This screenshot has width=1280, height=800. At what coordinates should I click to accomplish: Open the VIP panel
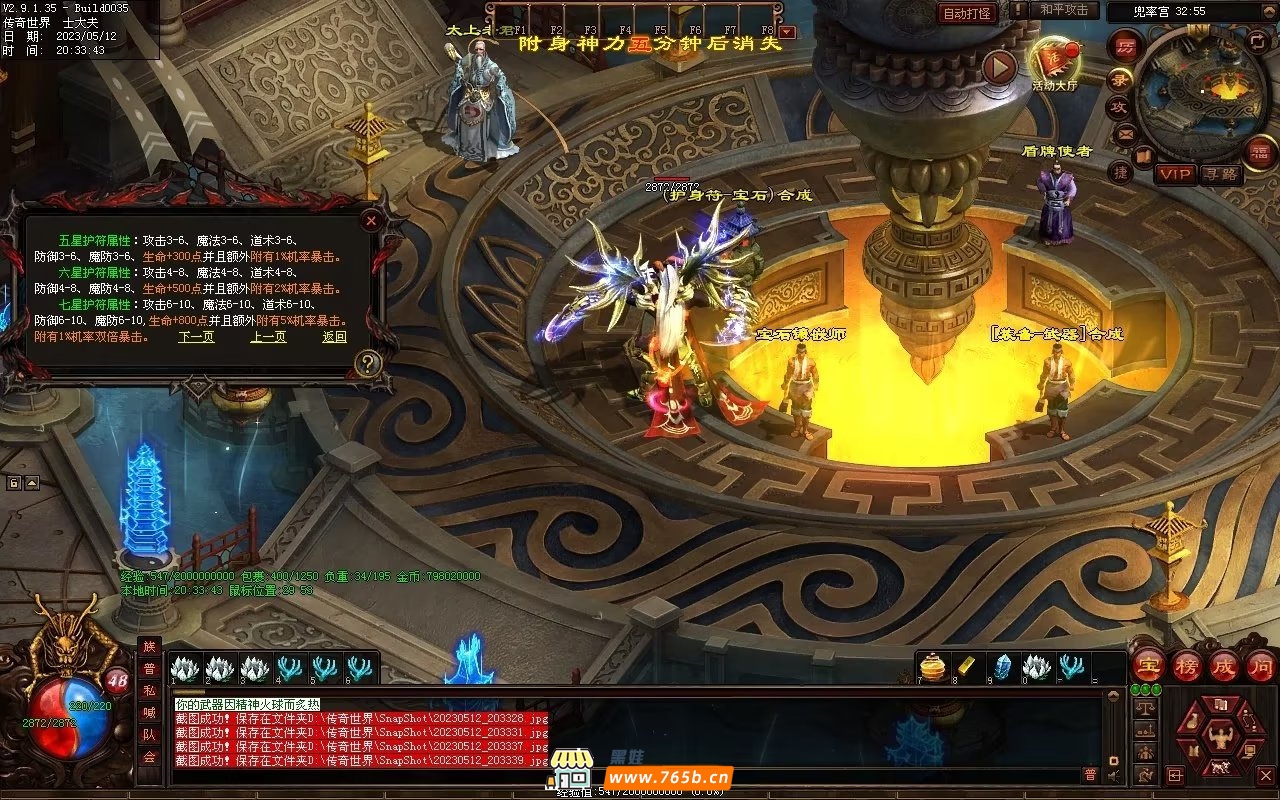click(1176, 174)
